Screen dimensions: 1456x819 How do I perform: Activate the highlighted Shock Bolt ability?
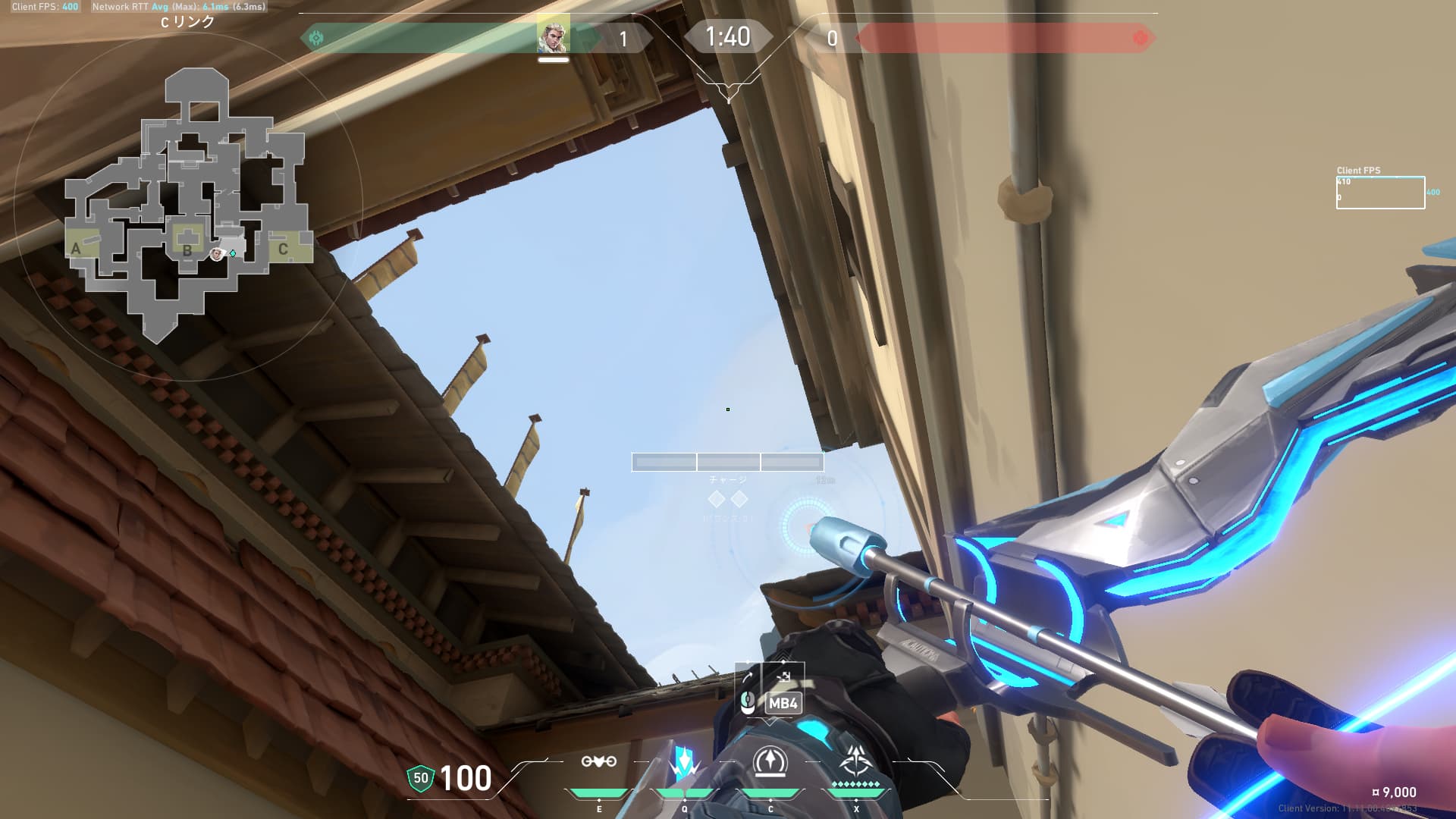tap(684, 762)
